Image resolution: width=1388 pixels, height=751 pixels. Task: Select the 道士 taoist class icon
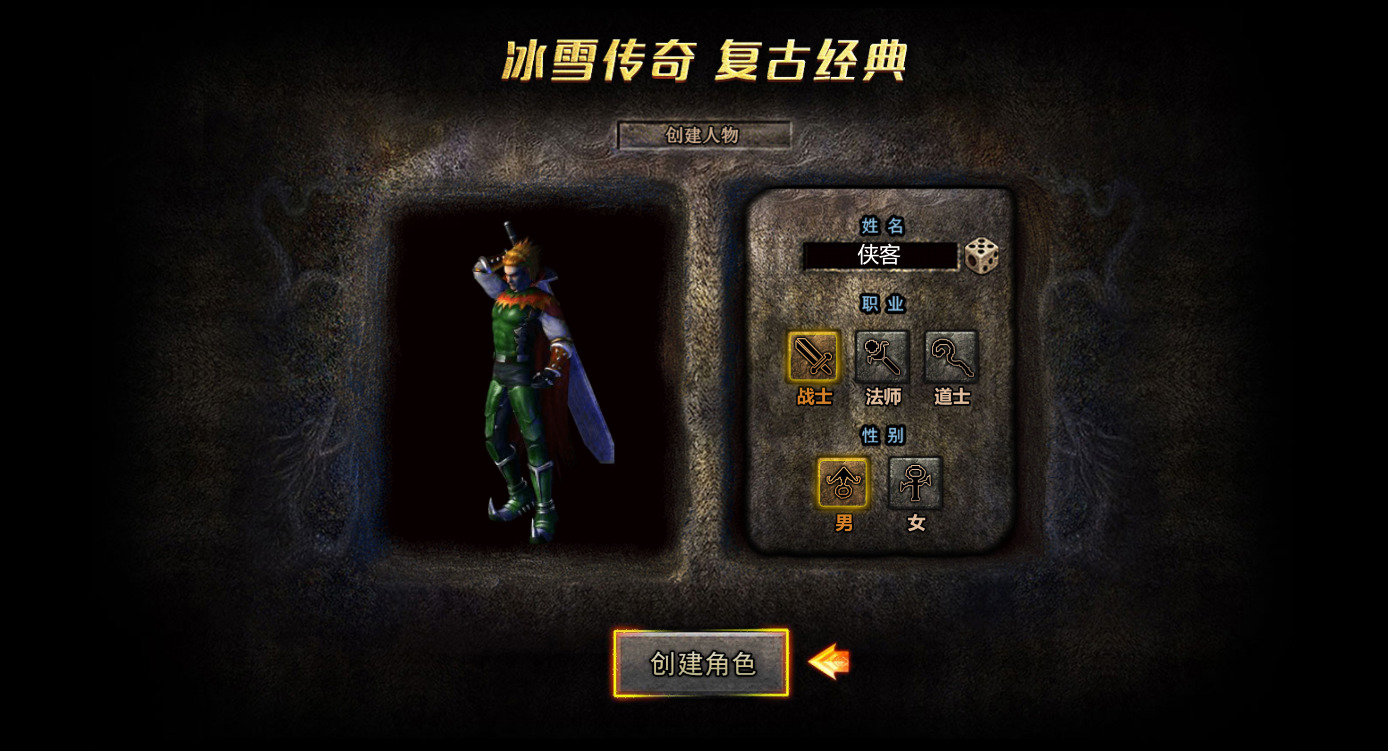[951, 356]
